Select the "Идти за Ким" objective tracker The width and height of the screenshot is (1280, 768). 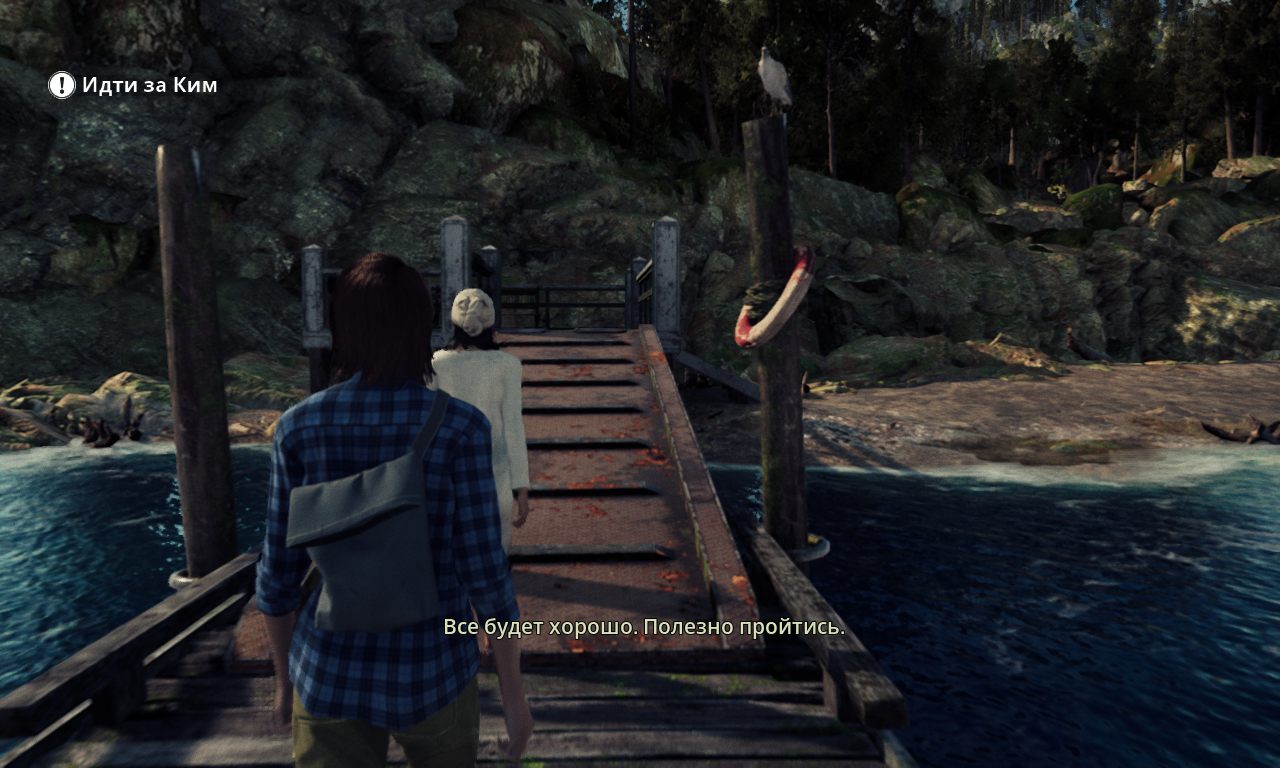(149, 85)
